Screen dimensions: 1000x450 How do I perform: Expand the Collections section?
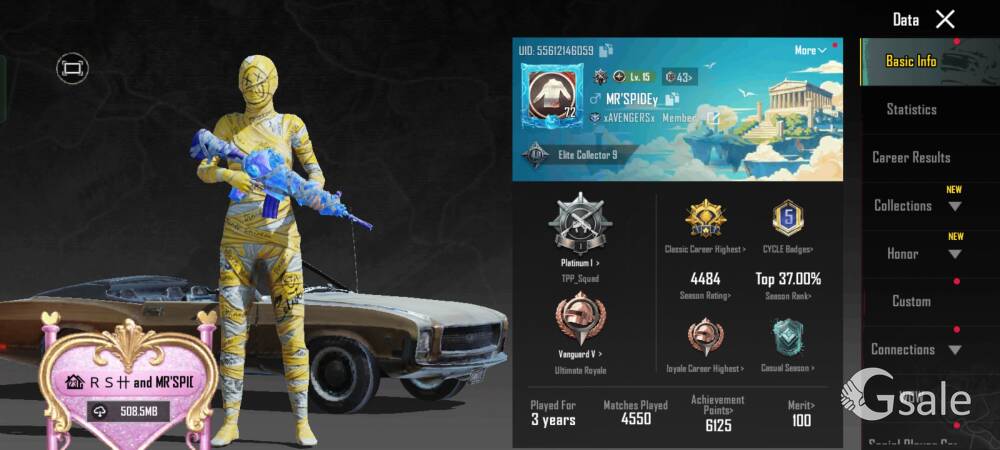pyautogui.click(x=915, y=206)
